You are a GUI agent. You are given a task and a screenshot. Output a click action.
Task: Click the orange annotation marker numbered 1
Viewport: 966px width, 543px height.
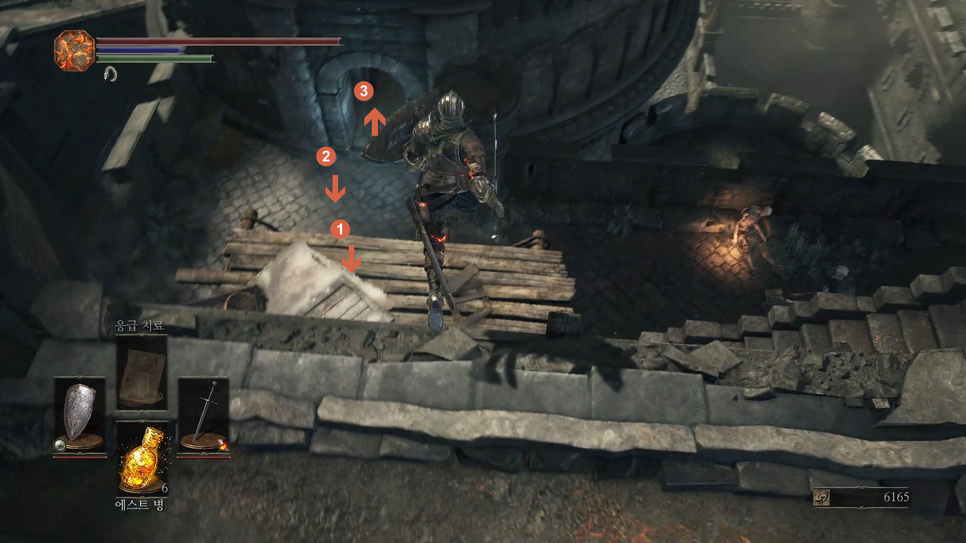click(340, 229)
